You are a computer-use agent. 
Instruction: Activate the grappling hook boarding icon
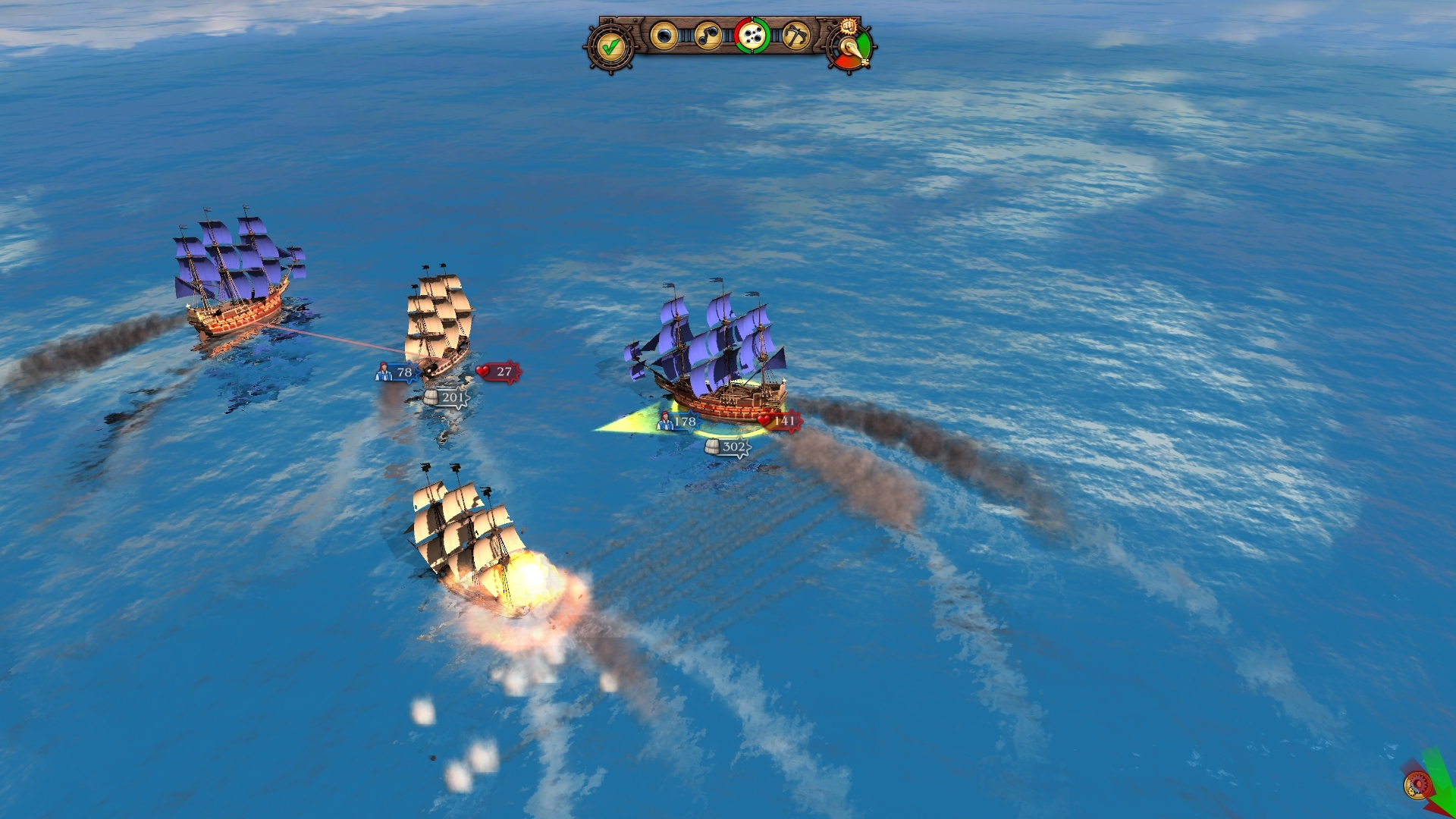pyautogui.click(x=795, y=36)
